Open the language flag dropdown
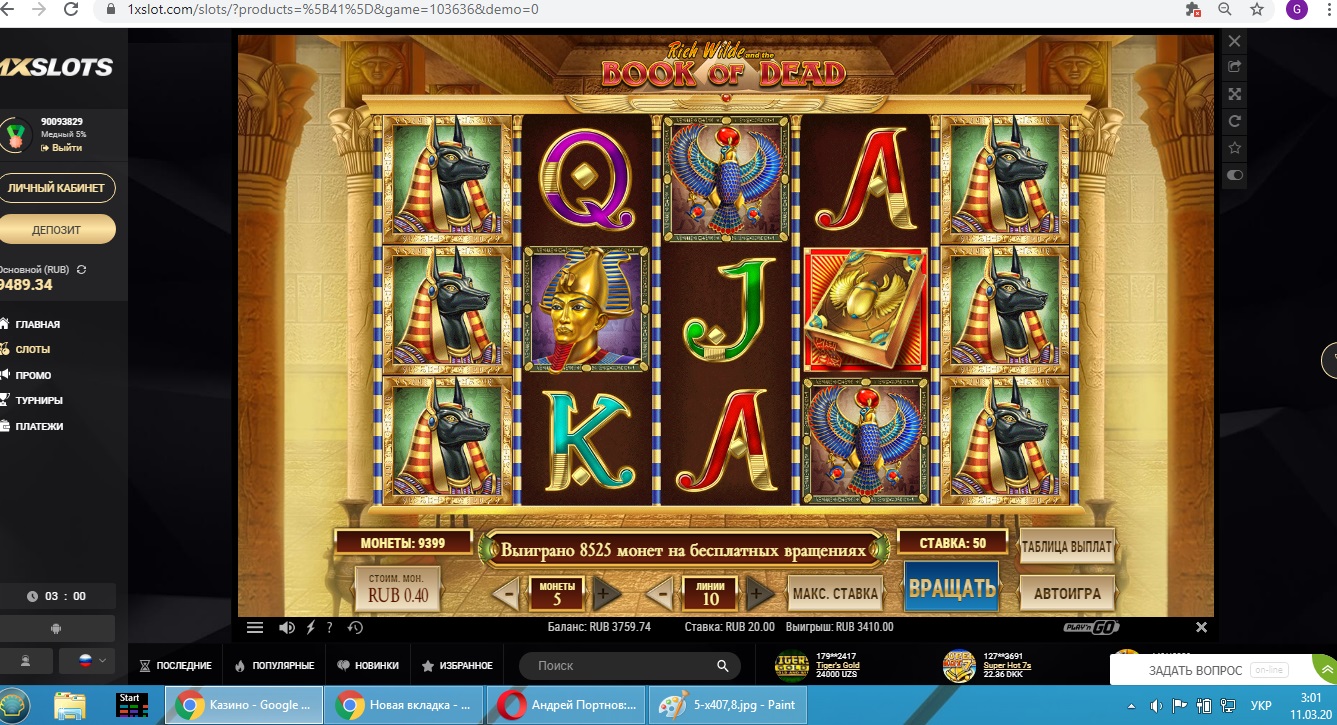 point(85,661)
